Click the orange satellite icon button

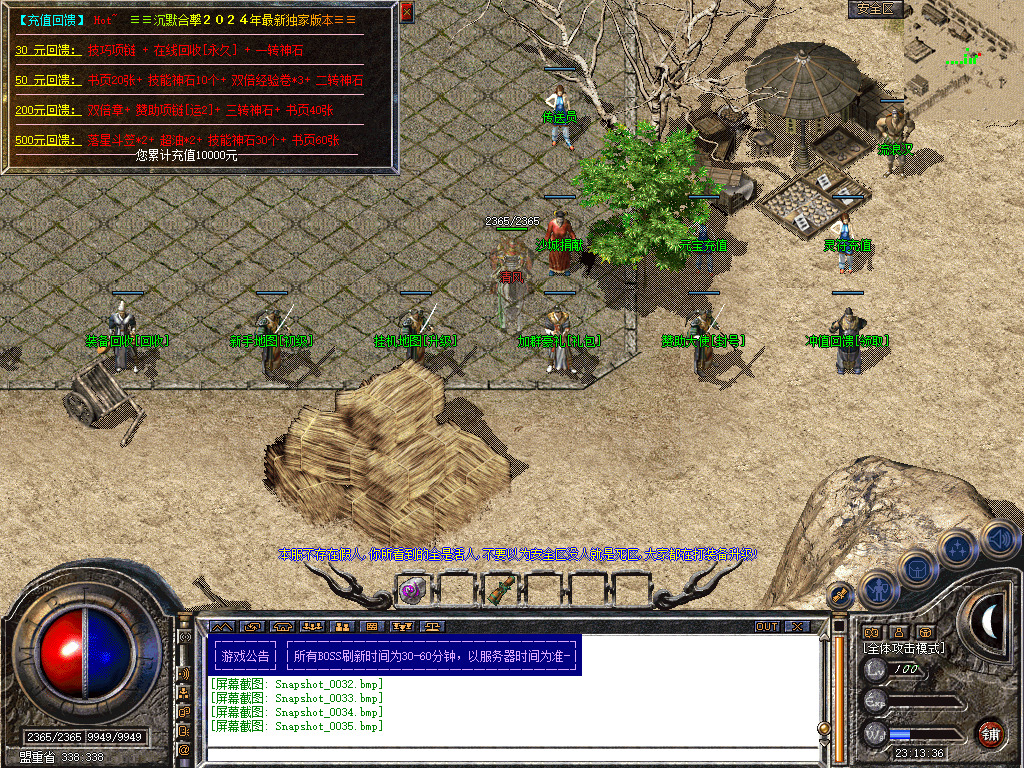click(x=841, y=595)
